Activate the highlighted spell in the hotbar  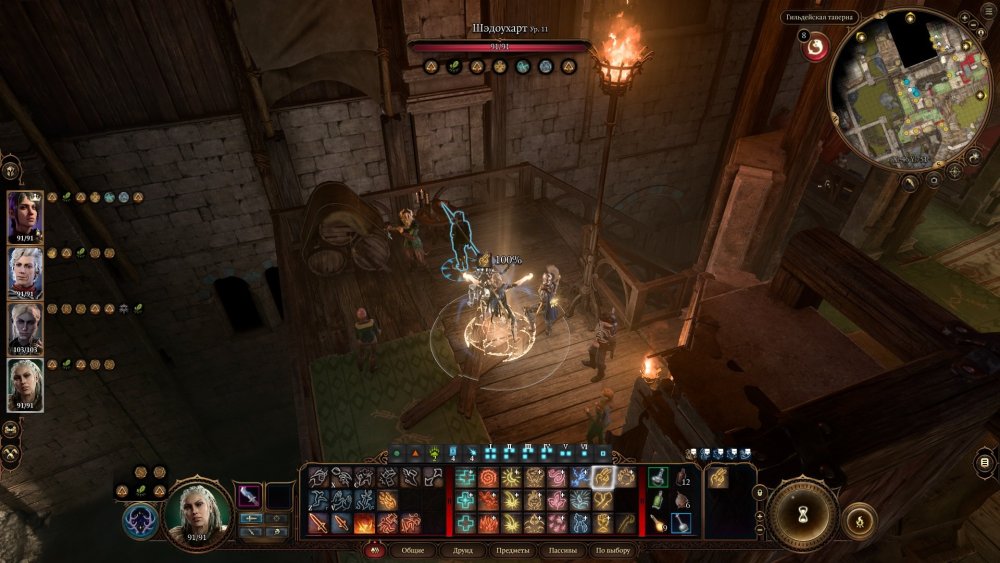(x=602, y=479)
